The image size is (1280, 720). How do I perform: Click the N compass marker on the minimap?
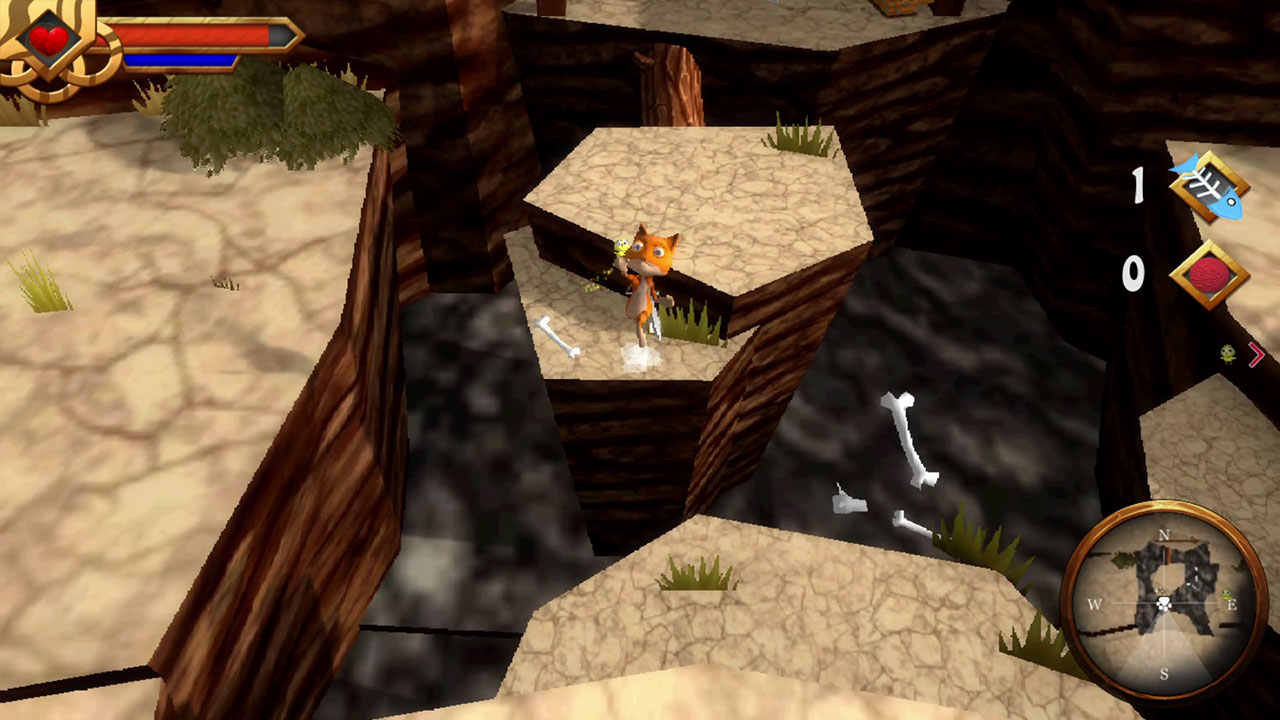click(x=1163, y=534)
